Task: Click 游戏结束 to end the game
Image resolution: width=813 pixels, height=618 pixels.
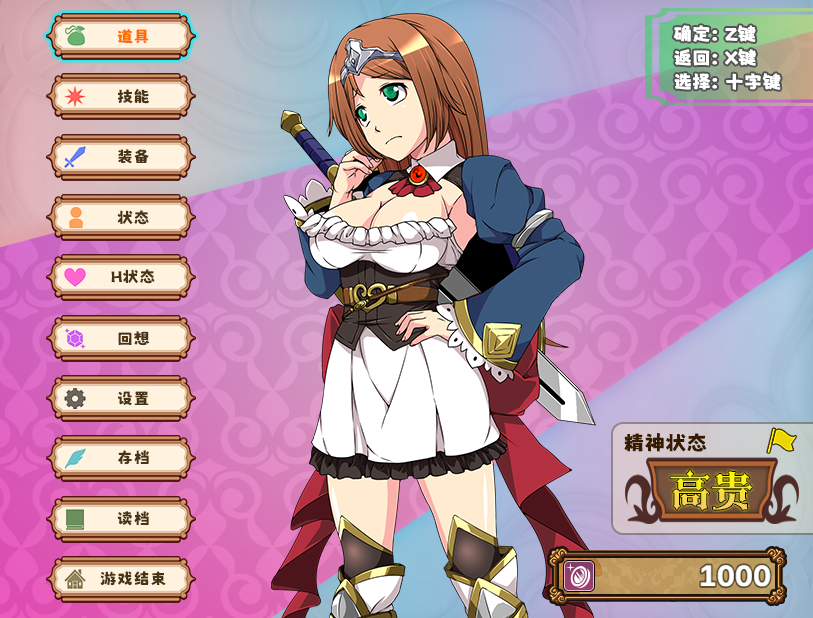Action: click(x=121, y=579)
